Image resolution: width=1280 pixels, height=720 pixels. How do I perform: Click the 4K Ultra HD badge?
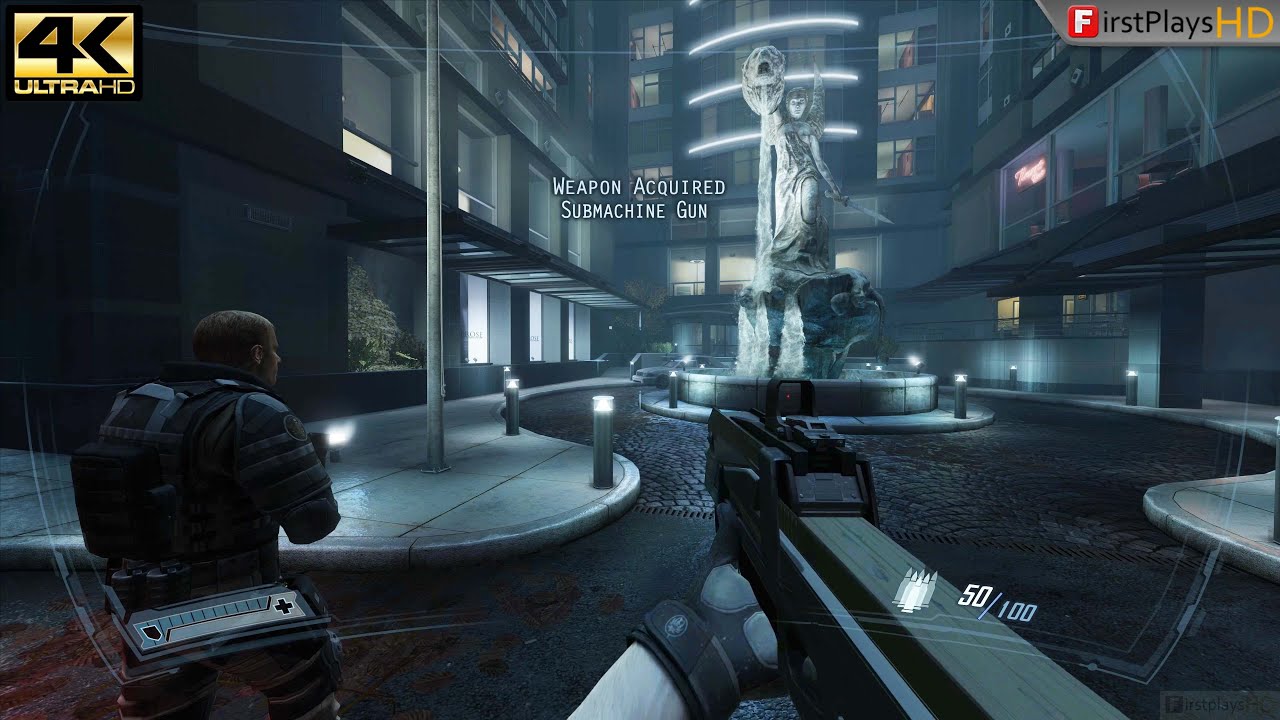point(74,53)
